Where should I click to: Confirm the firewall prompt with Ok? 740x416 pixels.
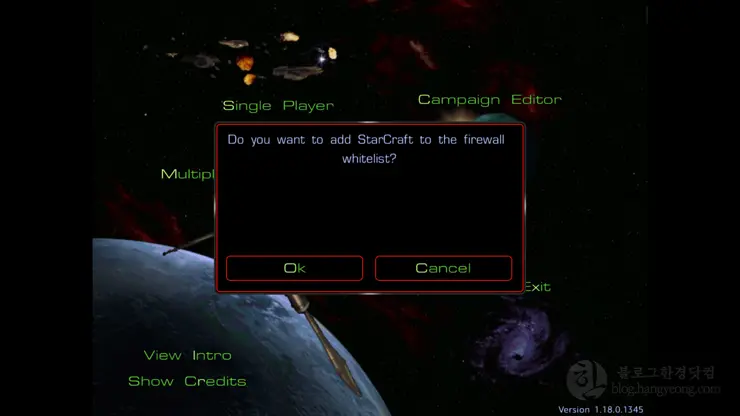pyautogui.click(x=294, y=268)
